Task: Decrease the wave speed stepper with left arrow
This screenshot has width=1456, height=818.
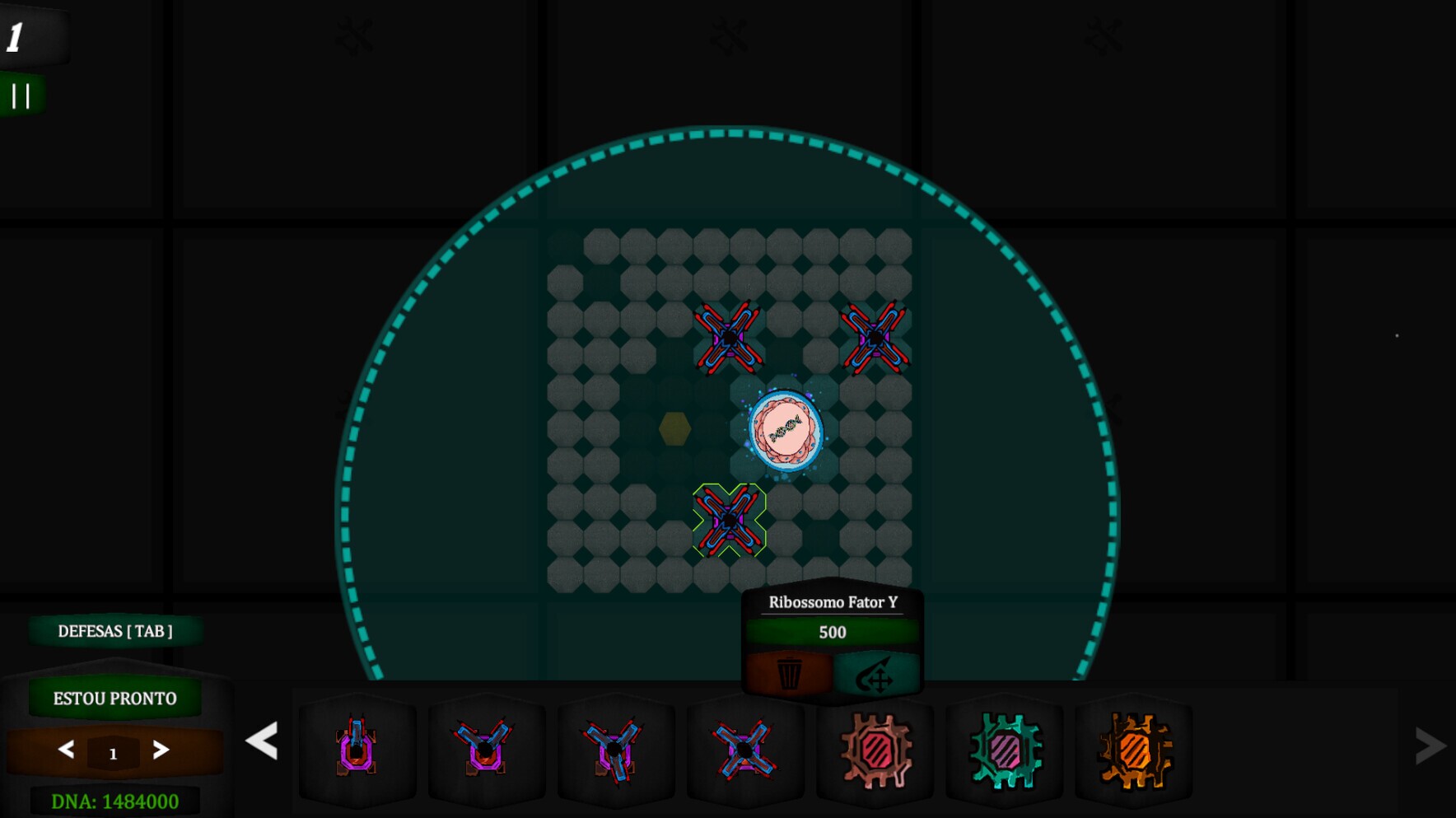Action: coord(67,750)
